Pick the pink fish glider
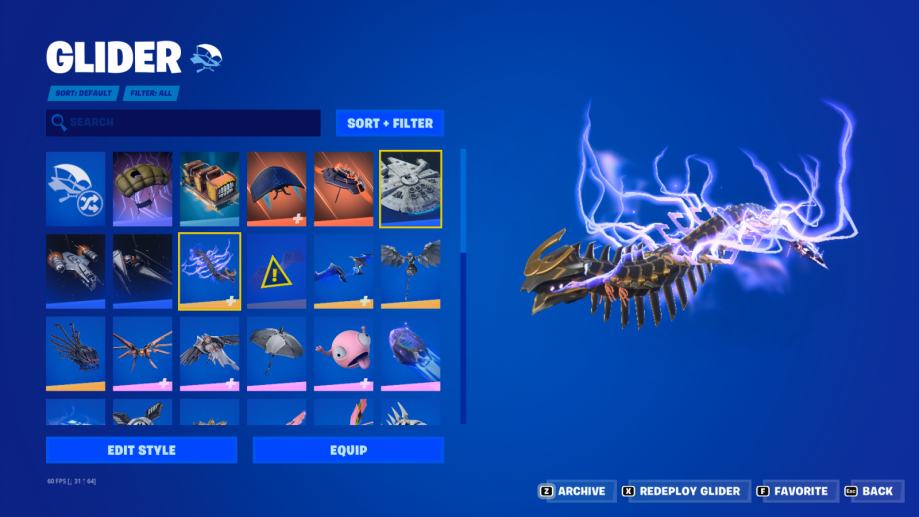Image resolution: width=919 pixels, height=517 pixels. [343, 353]
